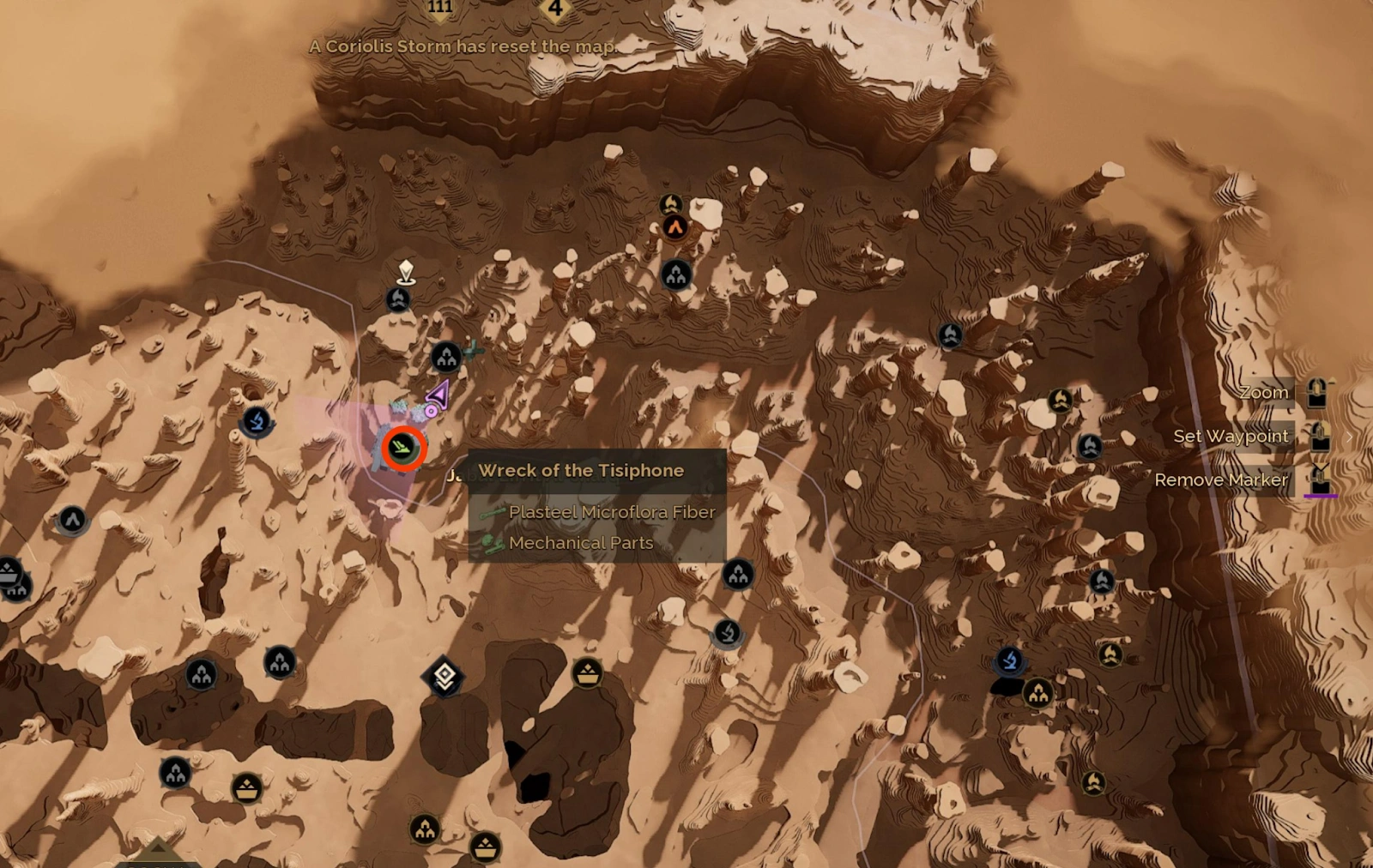The image size is (1373, 868).
Task: Select the Mechanical Parts resource entry
Action: [x=581, y=543]
